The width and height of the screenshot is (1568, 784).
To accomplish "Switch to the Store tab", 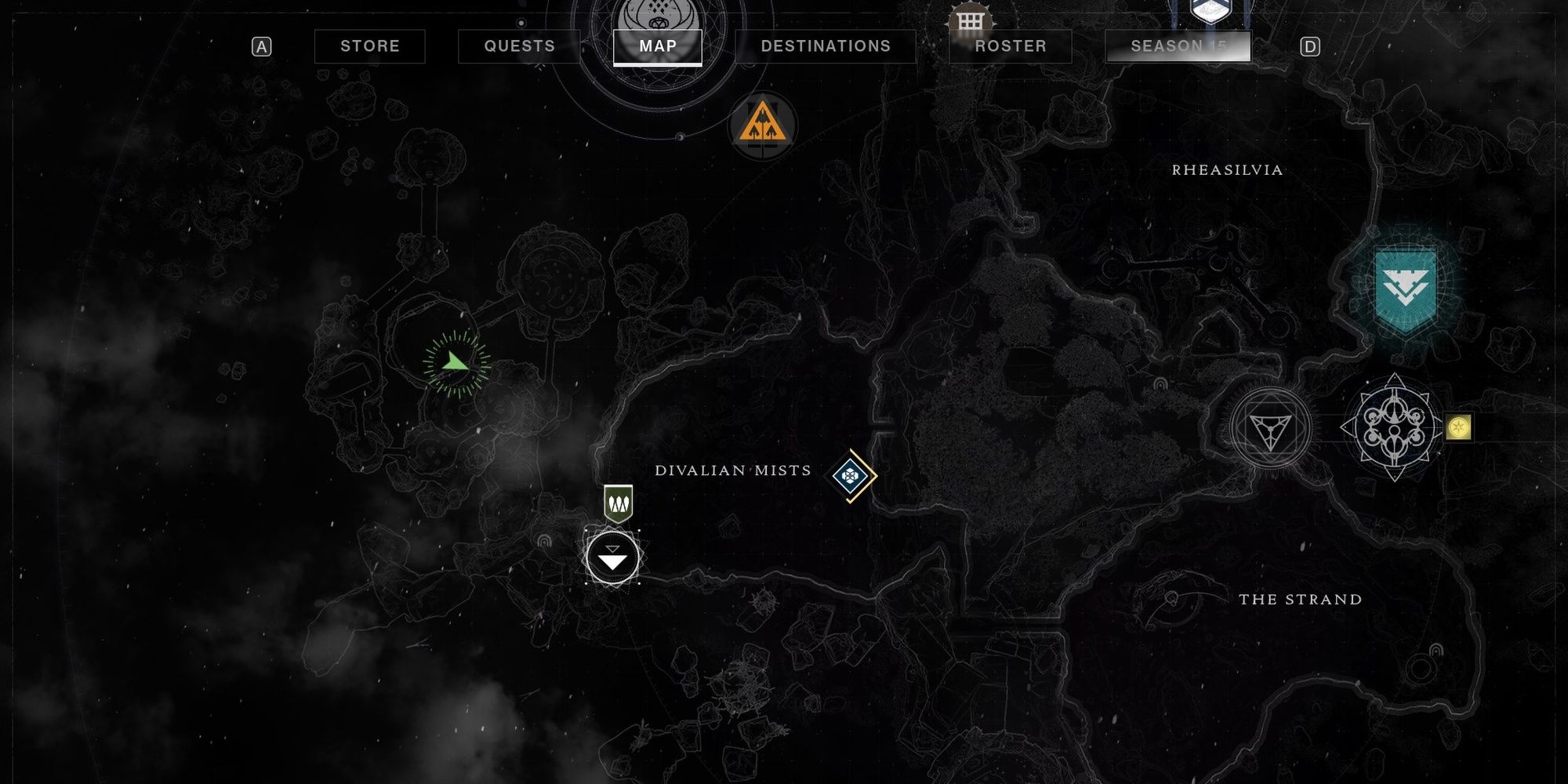I will click(x=368, y=46).
